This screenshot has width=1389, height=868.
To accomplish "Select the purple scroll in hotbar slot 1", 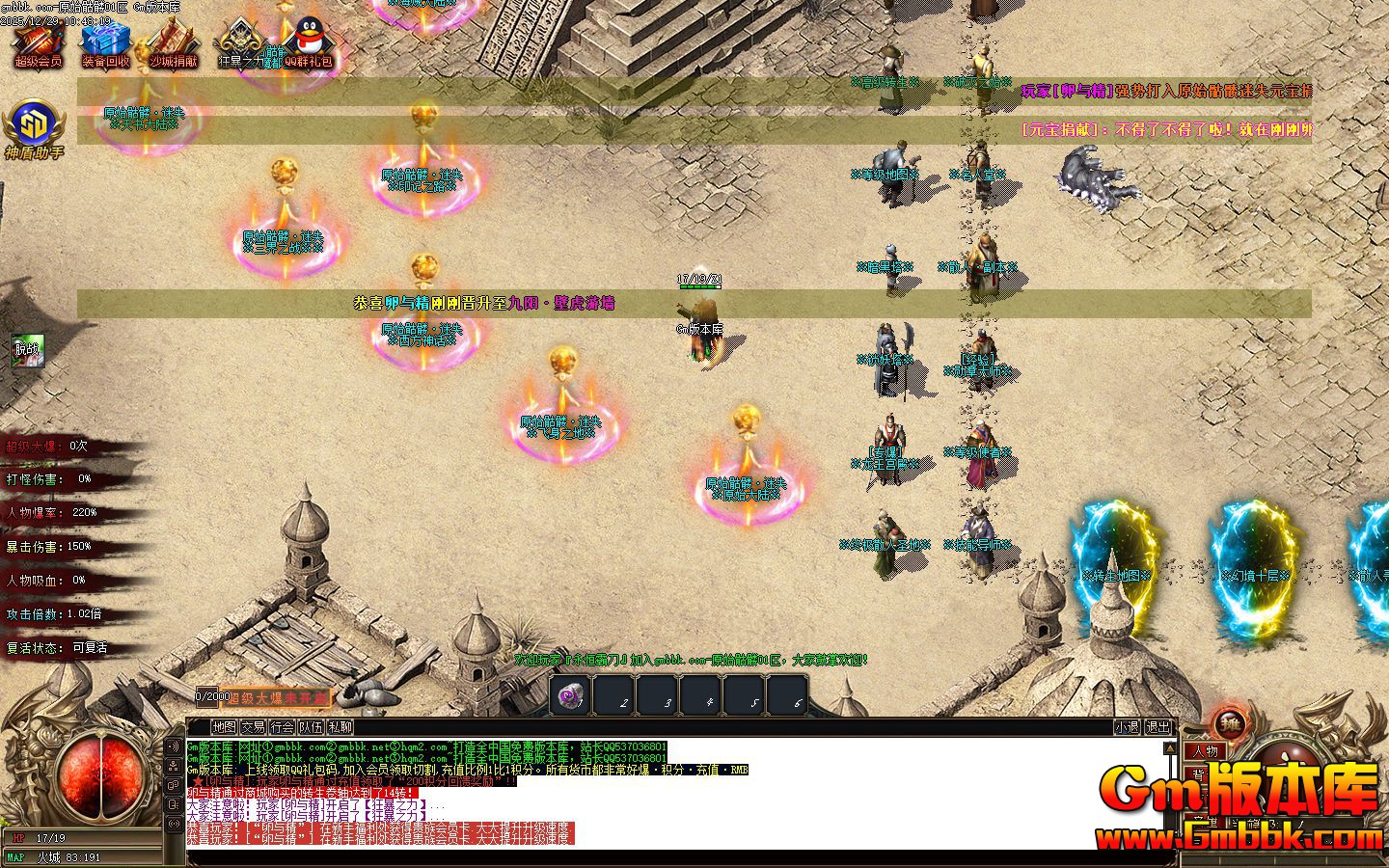I will pos(570,695).
